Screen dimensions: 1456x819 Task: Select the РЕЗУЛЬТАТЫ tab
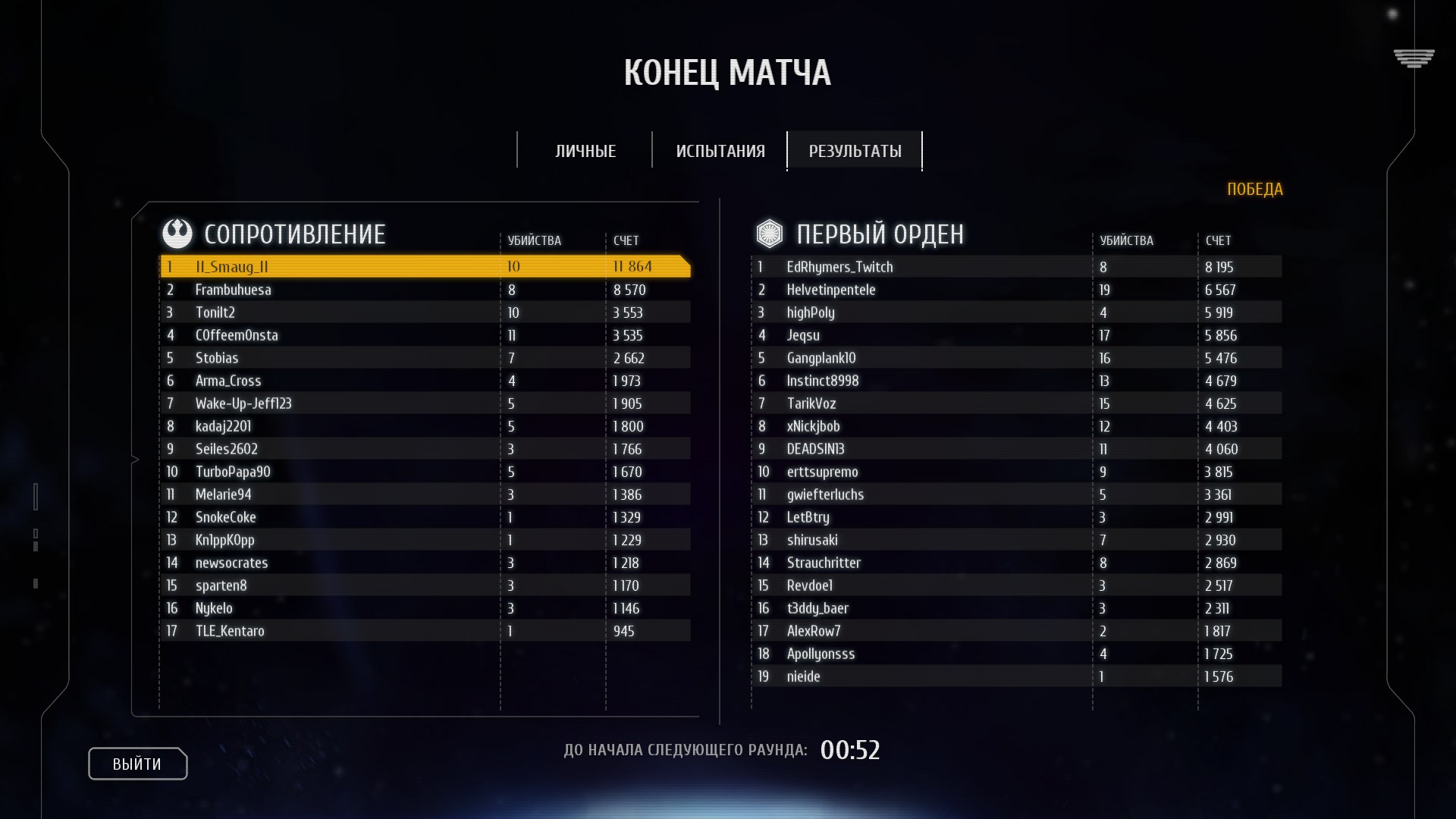(855, 151)
